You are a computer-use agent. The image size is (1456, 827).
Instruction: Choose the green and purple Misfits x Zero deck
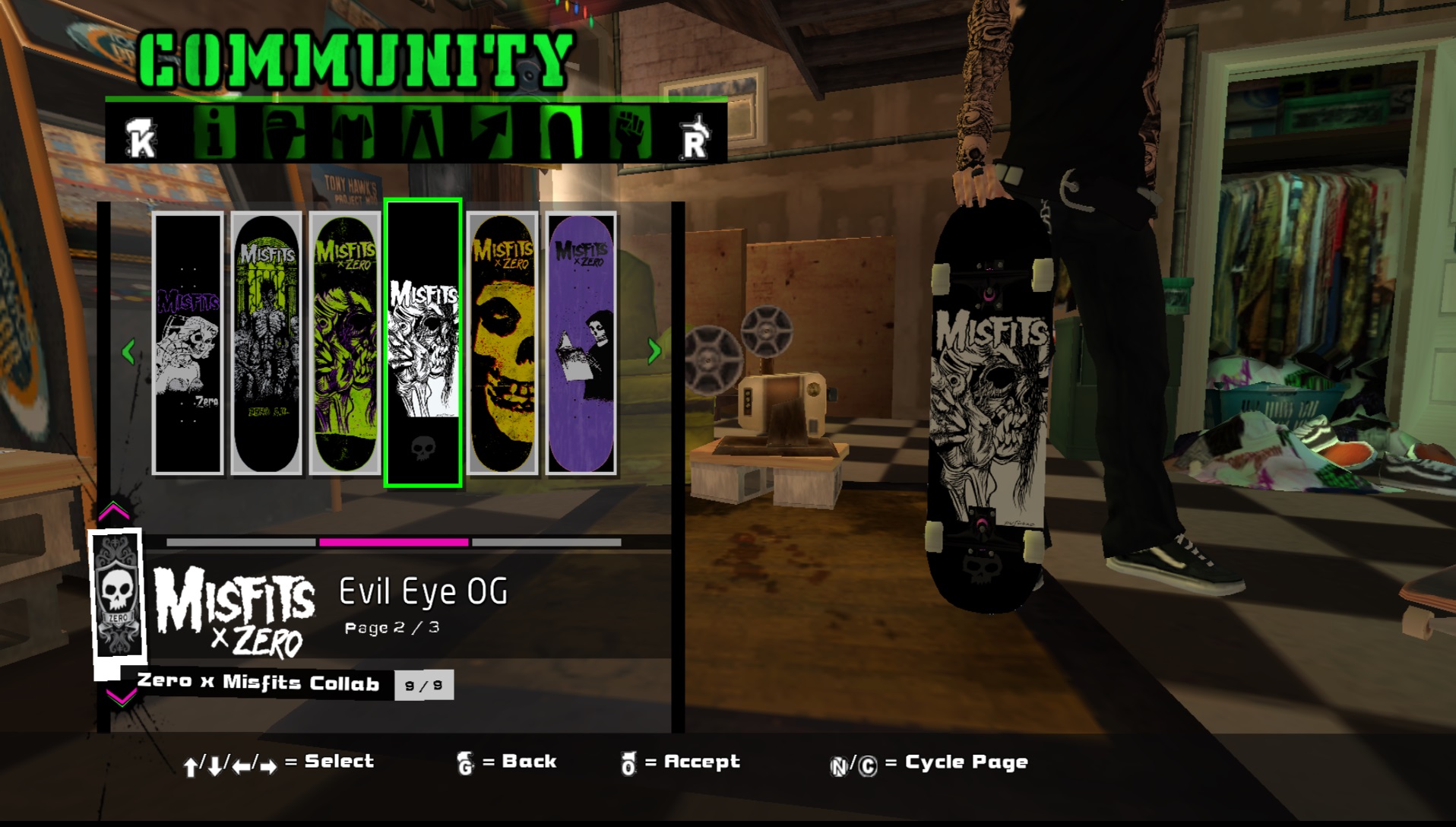pyautogui.click(x=344, y=344)
